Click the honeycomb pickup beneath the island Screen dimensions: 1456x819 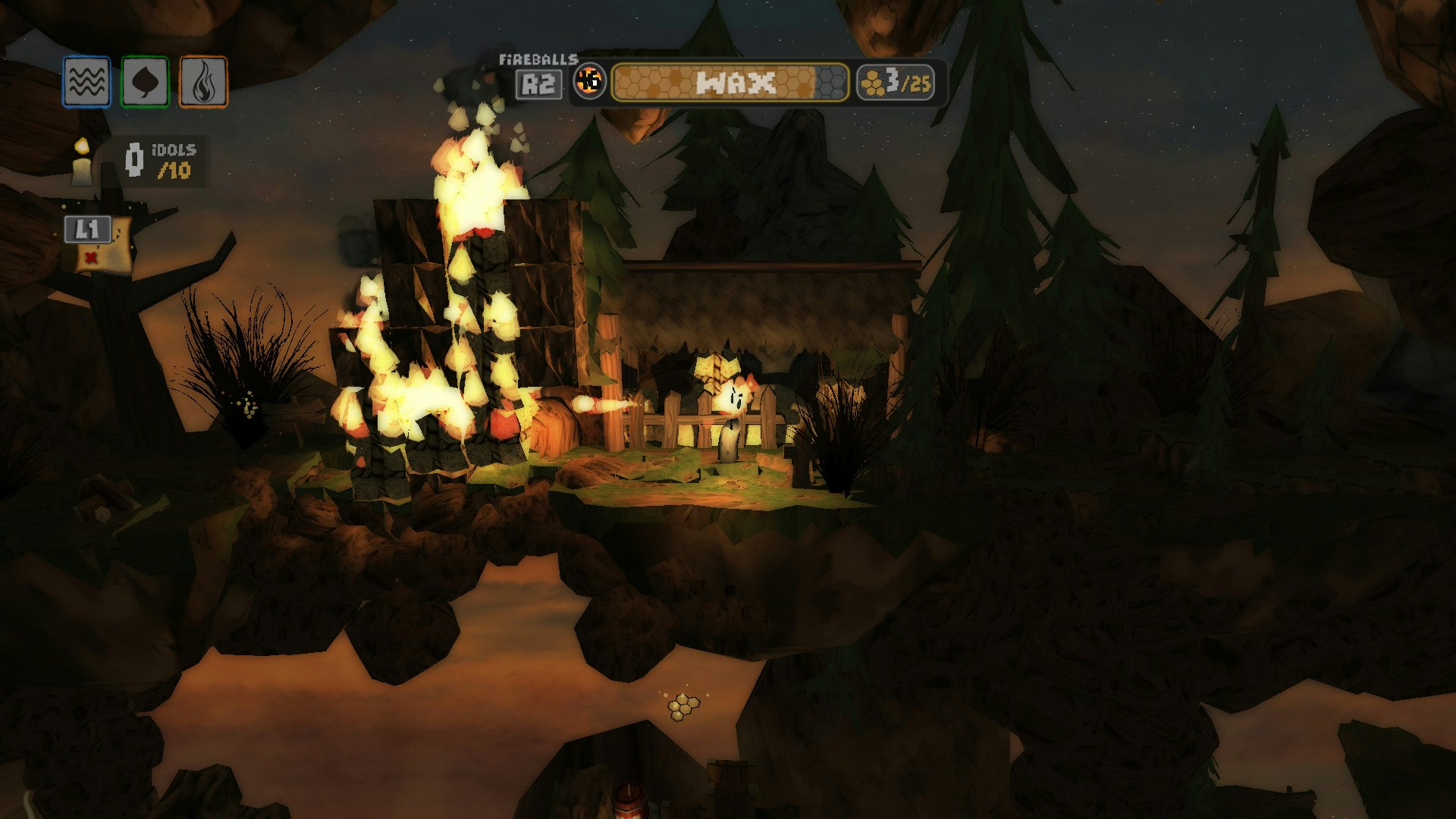click(x=682, y=708)
